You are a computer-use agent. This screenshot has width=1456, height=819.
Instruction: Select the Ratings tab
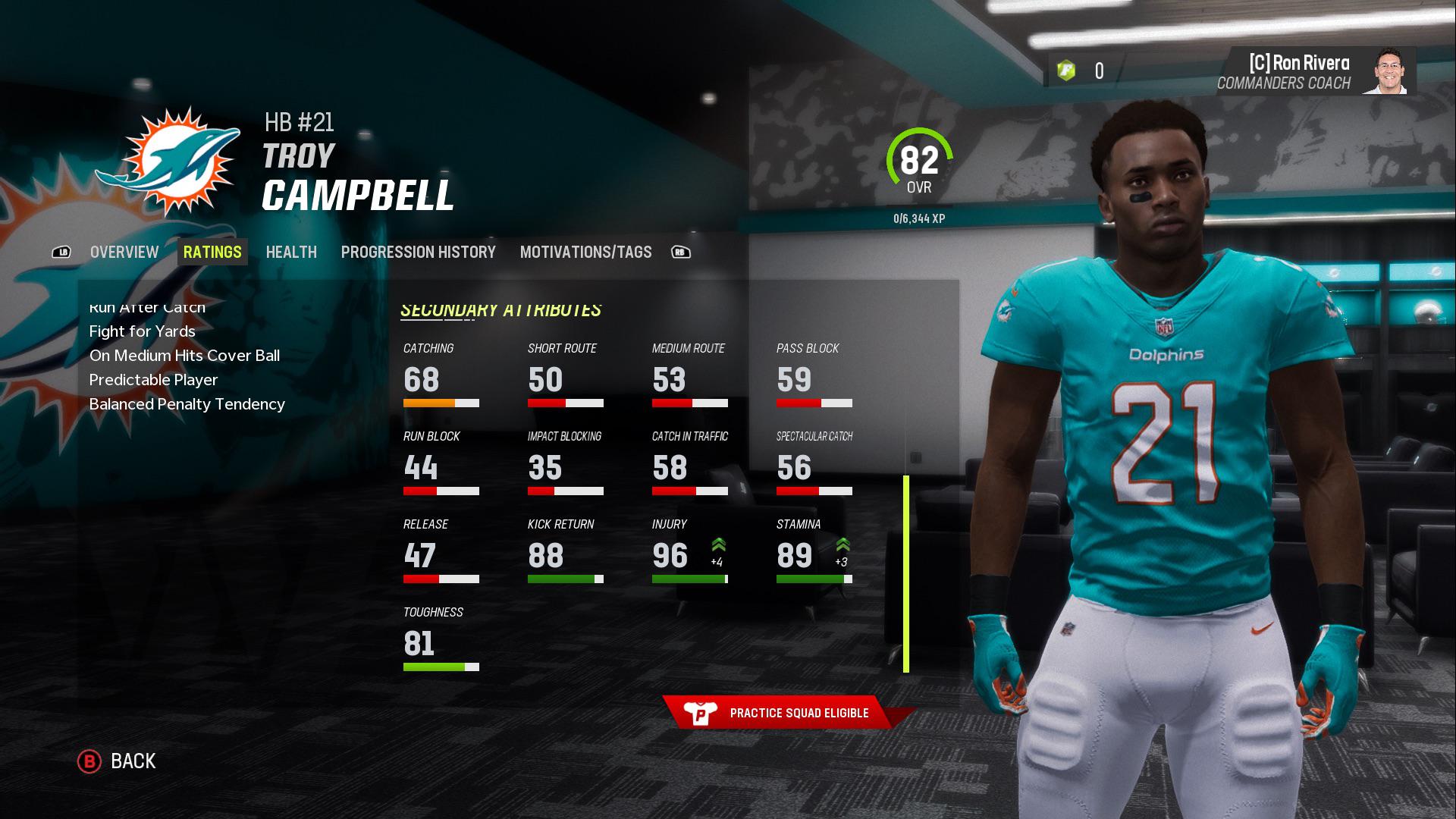(212, 253)
